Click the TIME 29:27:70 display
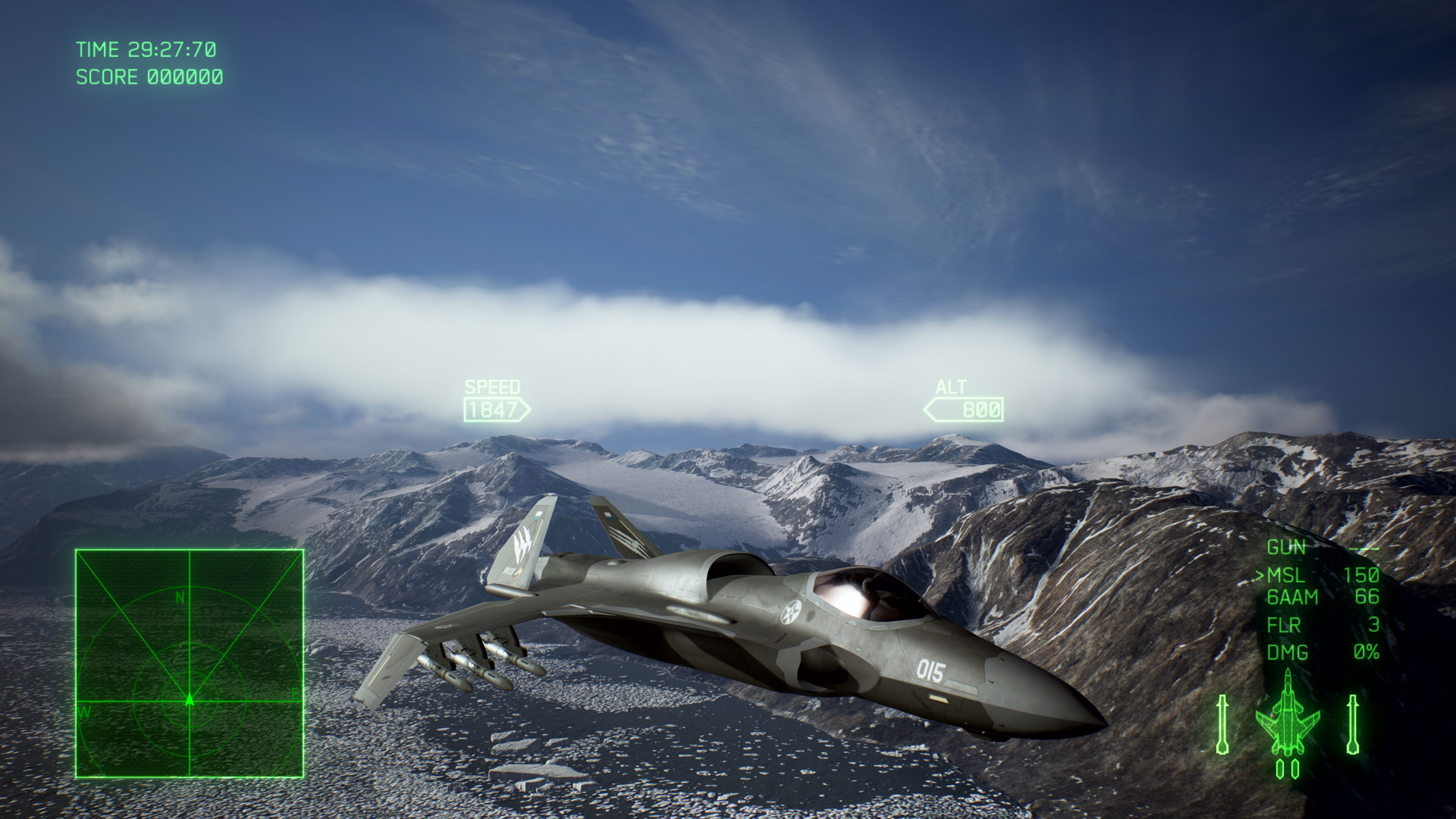Screen dimensions: 1456x819 tap(149, 49)
